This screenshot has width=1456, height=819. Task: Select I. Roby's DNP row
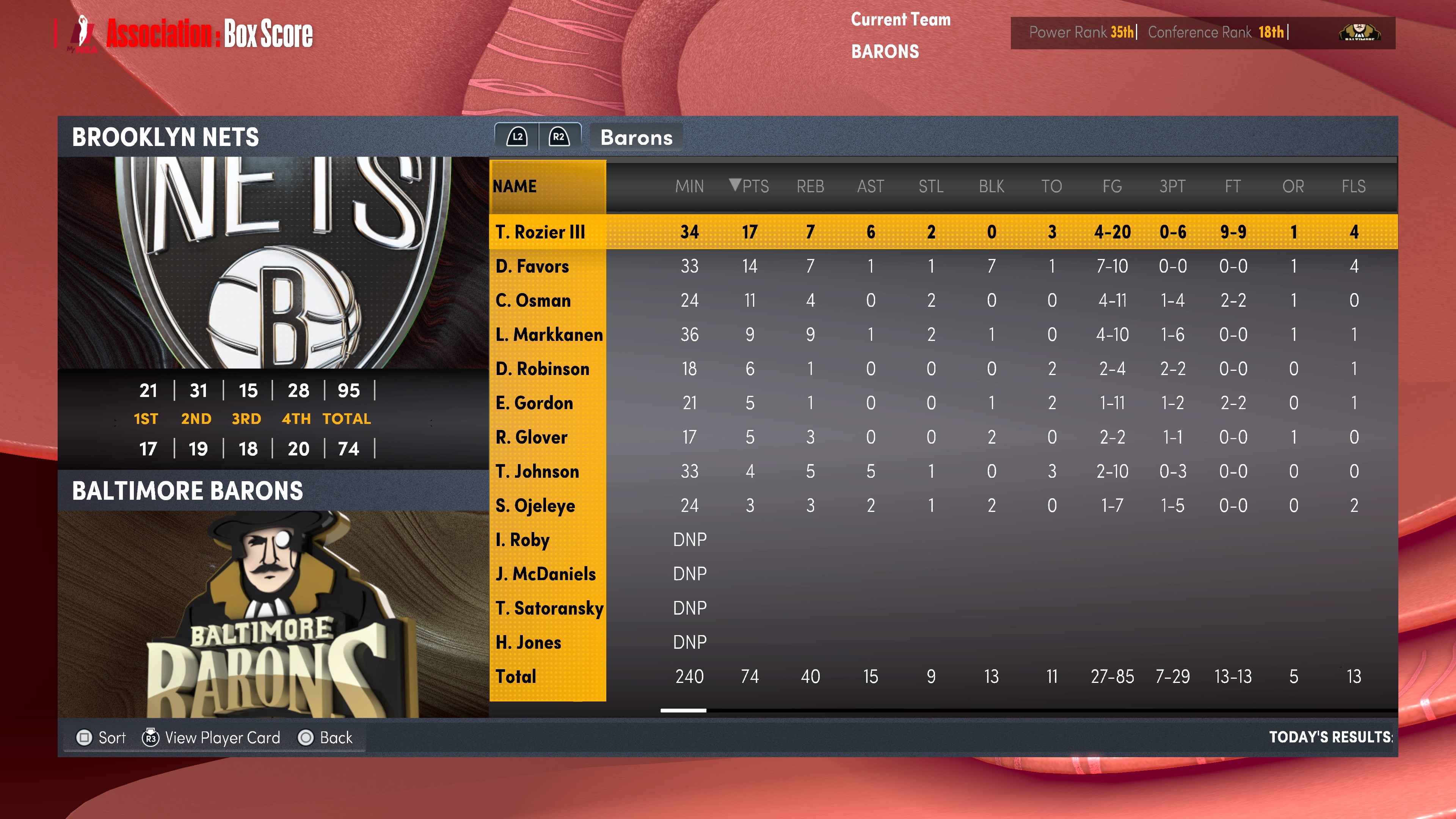522,540
